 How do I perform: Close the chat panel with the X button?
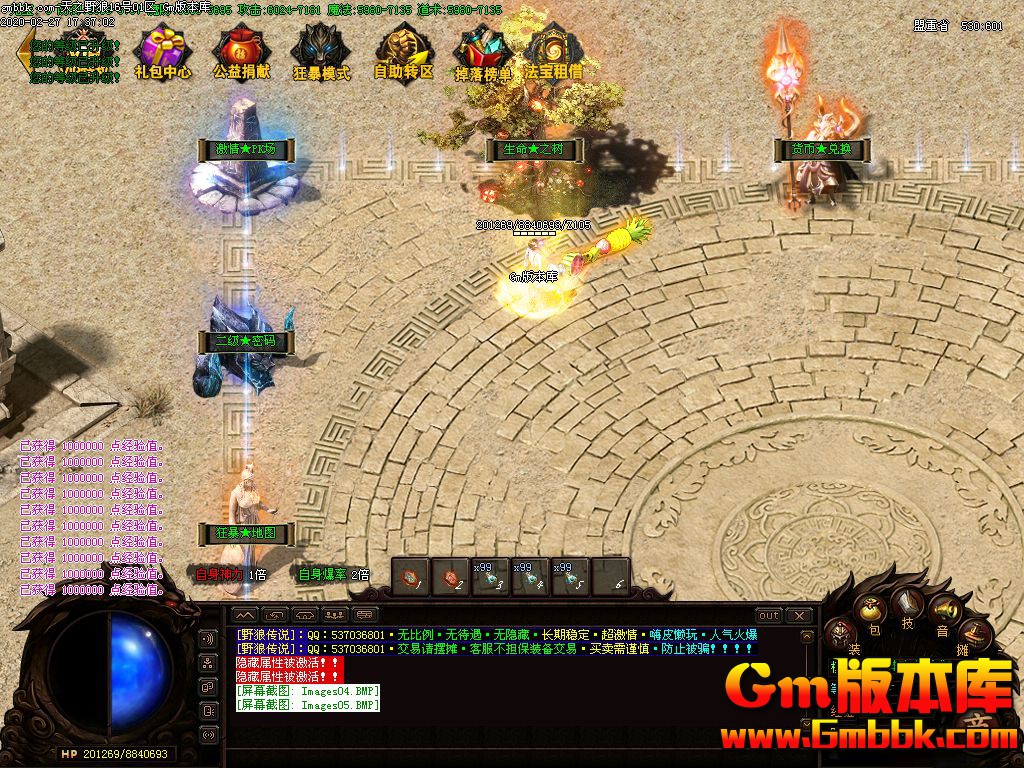click(799, 615)
